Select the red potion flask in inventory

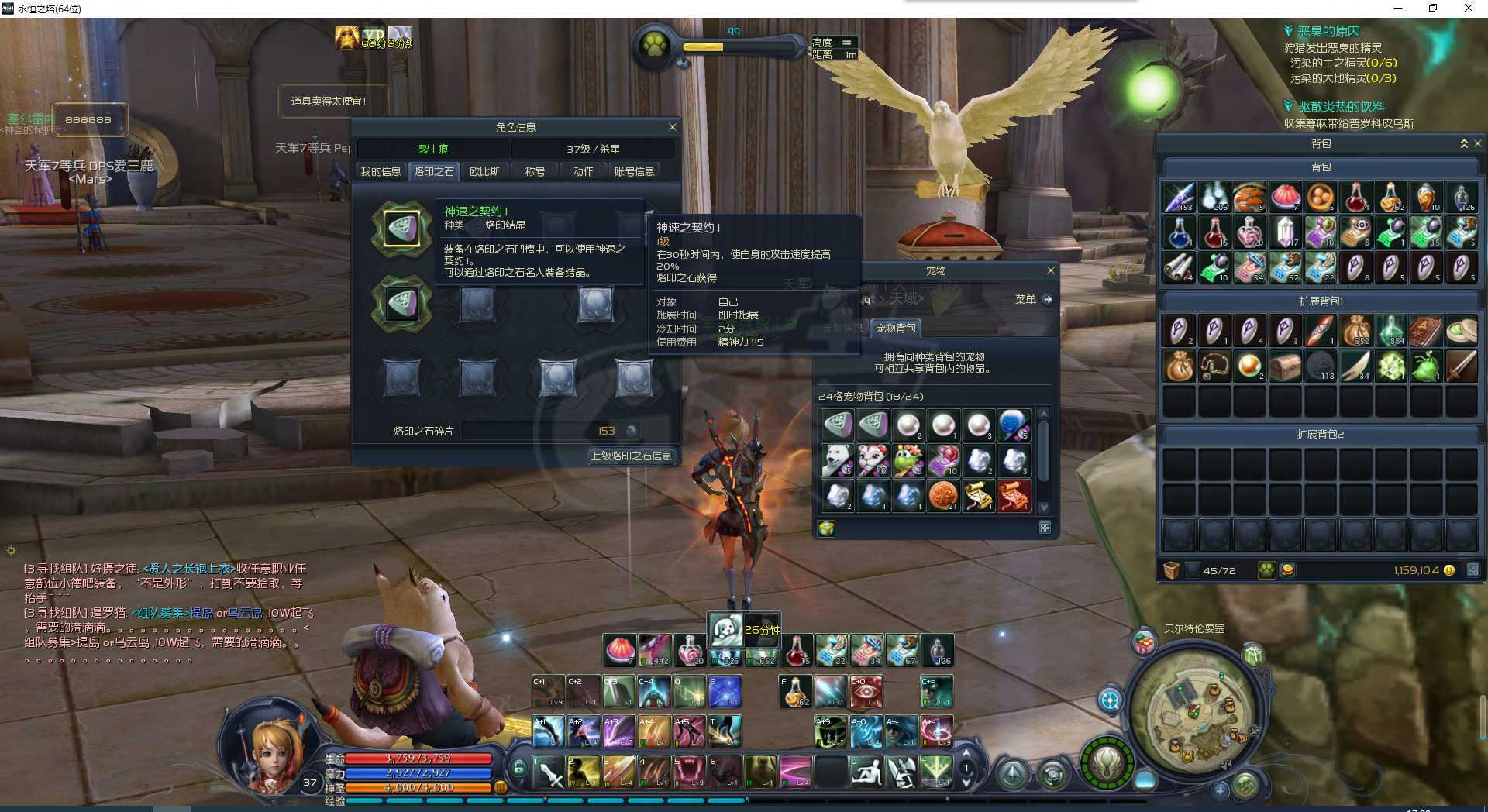click(1355, 198)
